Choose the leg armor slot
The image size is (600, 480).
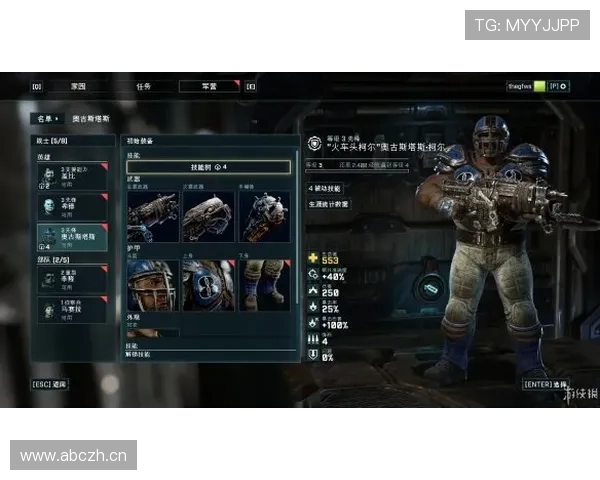[264, 284]
